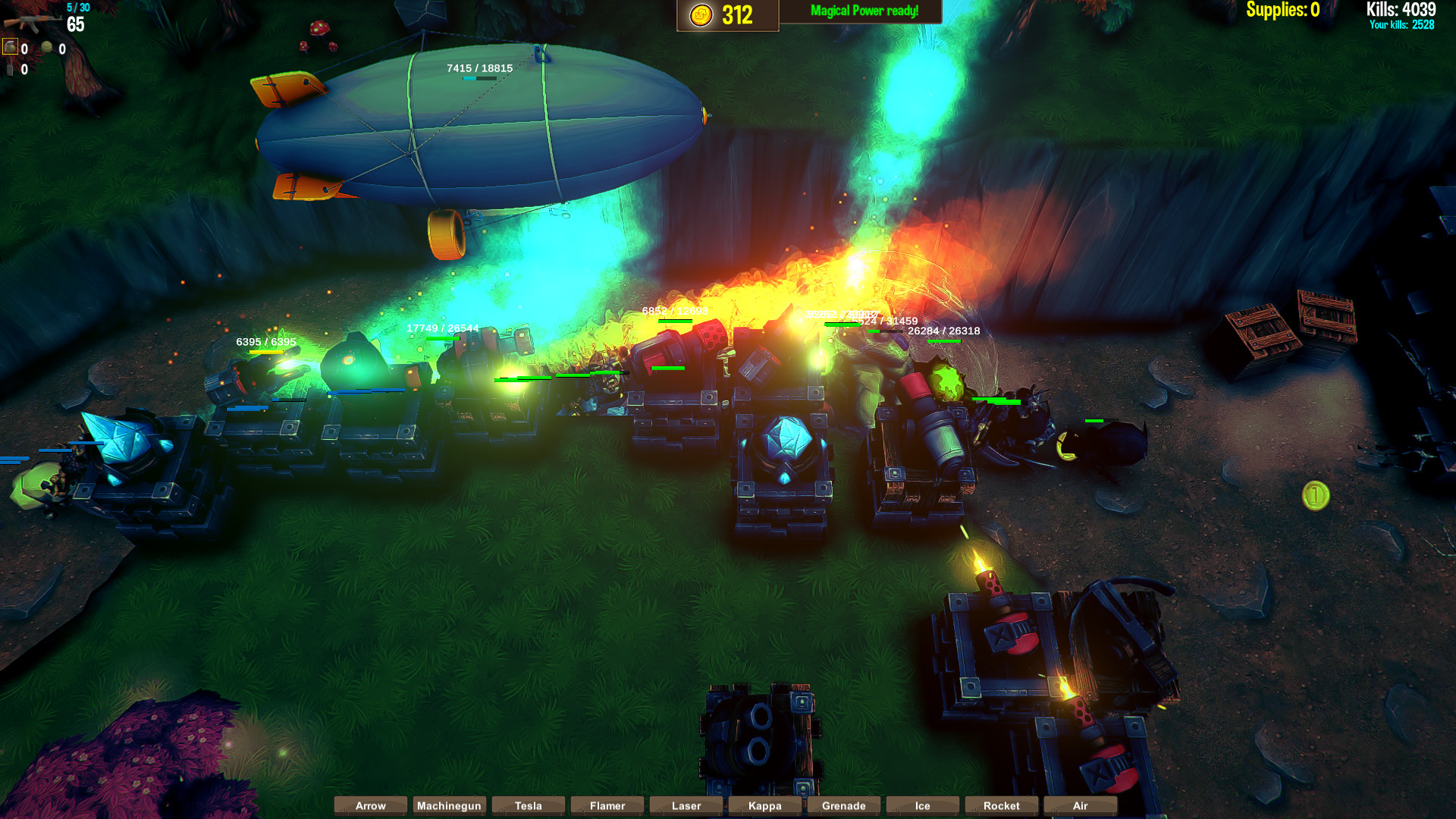Screen dimensions: 1456x819
Task: Click the gold coin icon next to 312
Action: coord(701,15)
